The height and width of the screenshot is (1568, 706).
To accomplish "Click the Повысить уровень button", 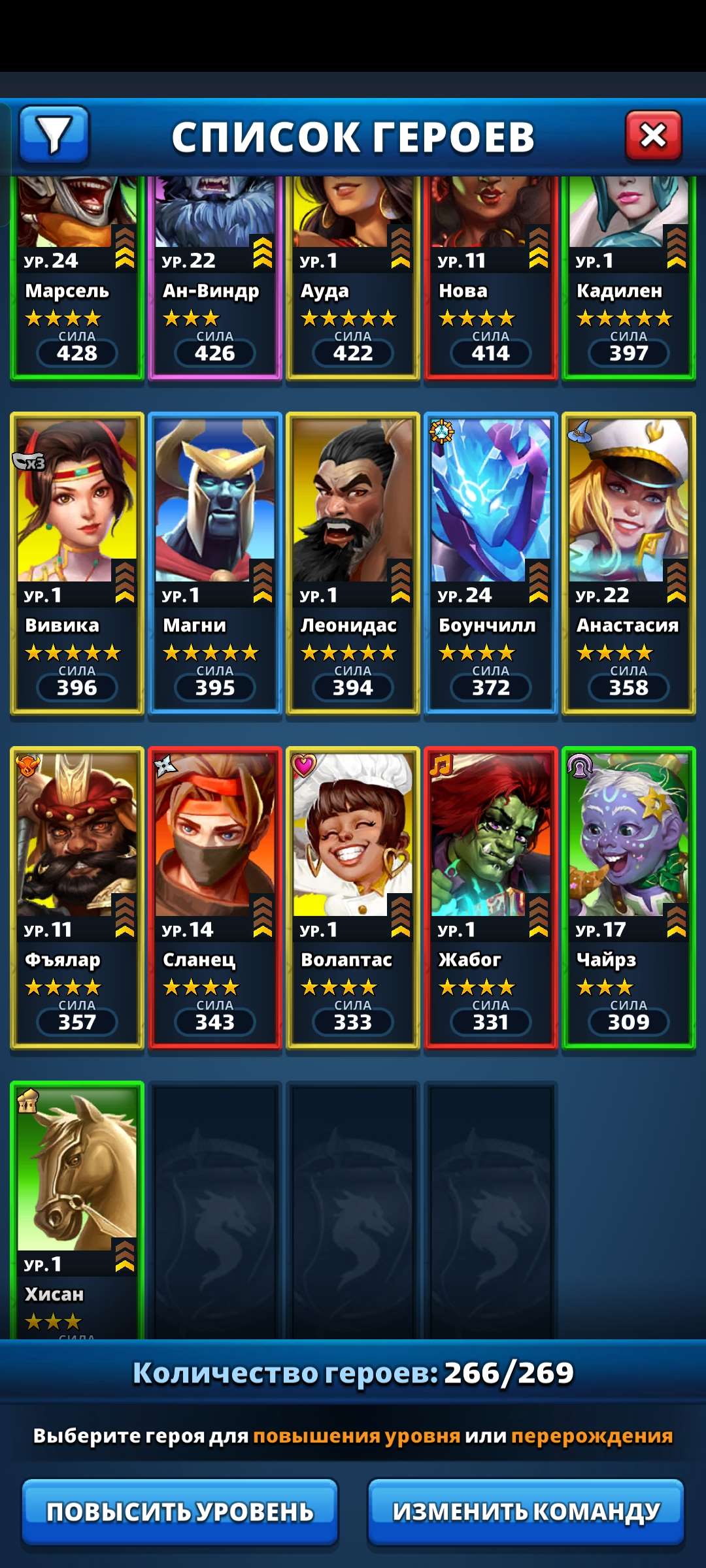I will point(180,1512).
